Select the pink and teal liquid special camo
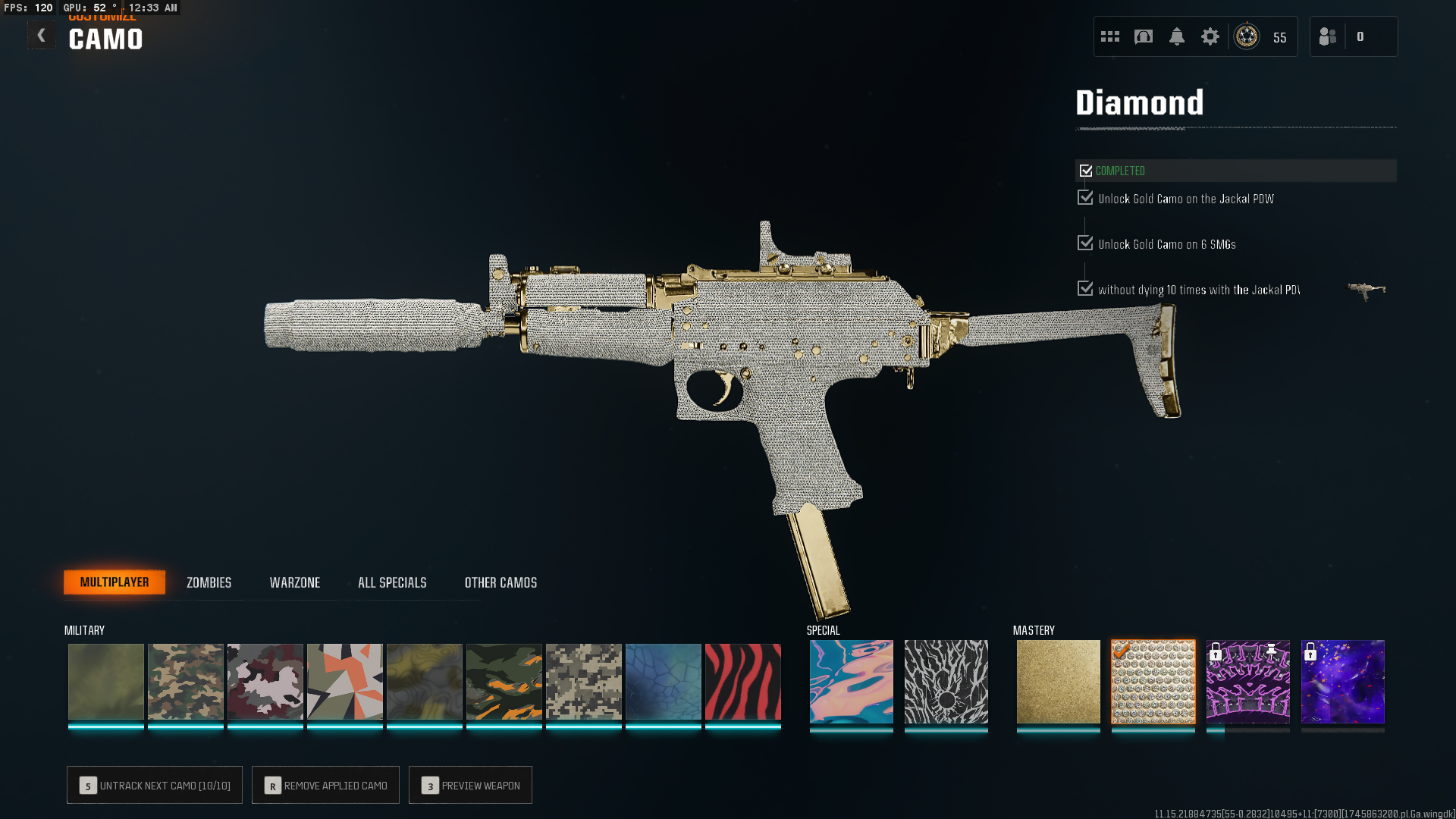 (x=851, y=681)
